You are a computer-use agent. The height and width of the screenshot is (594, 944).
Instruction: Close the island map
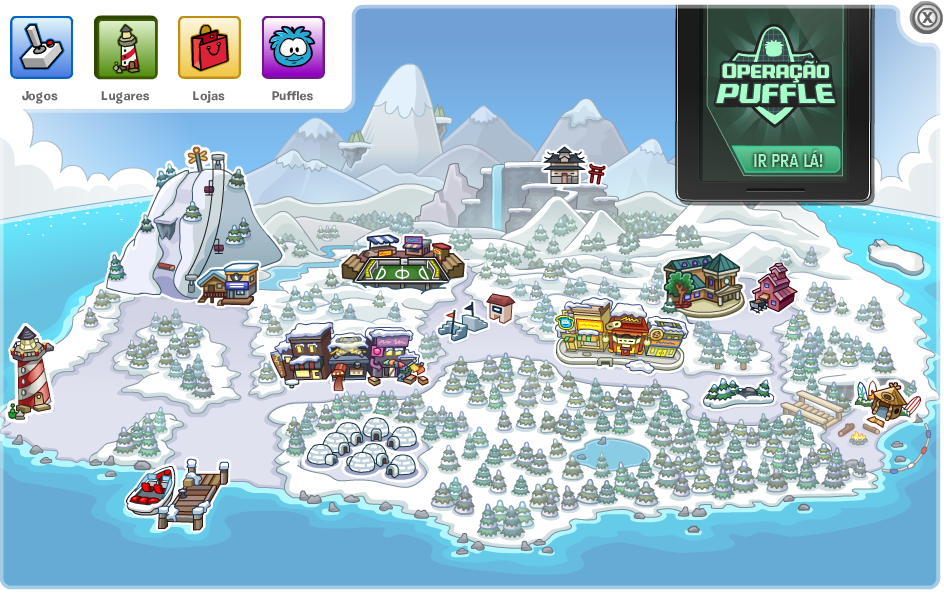[925, 18]
